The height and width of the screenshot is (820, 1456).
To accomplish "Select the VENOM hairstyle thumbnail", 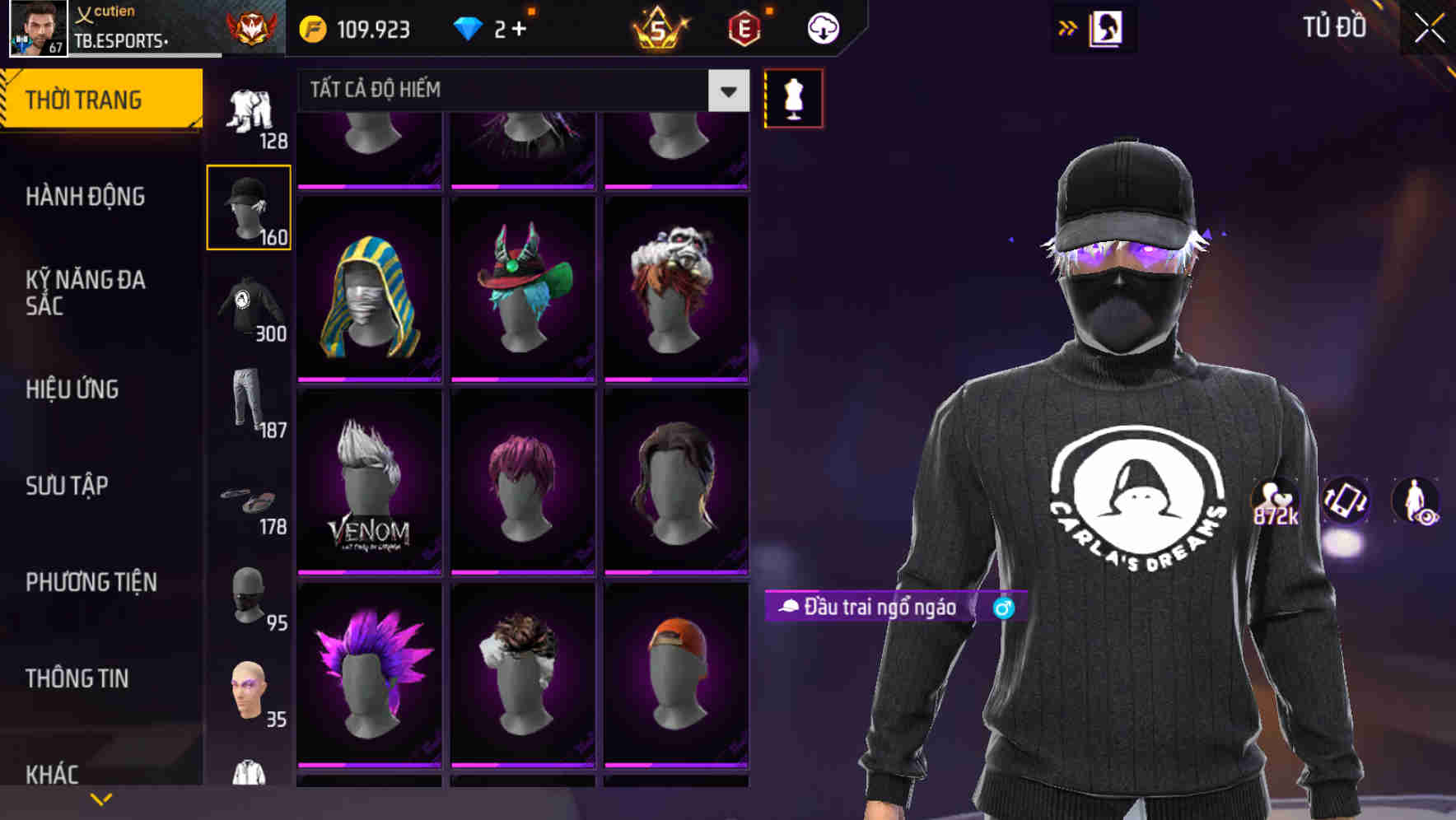I will (370, 478).
